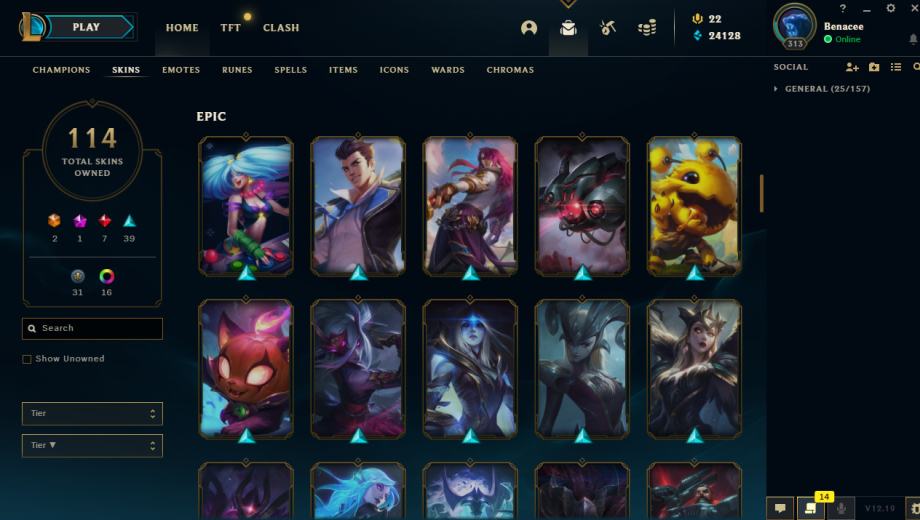Screen dimensions: 920x520
Task: Open the TFT section
Action: coord(230,28)
